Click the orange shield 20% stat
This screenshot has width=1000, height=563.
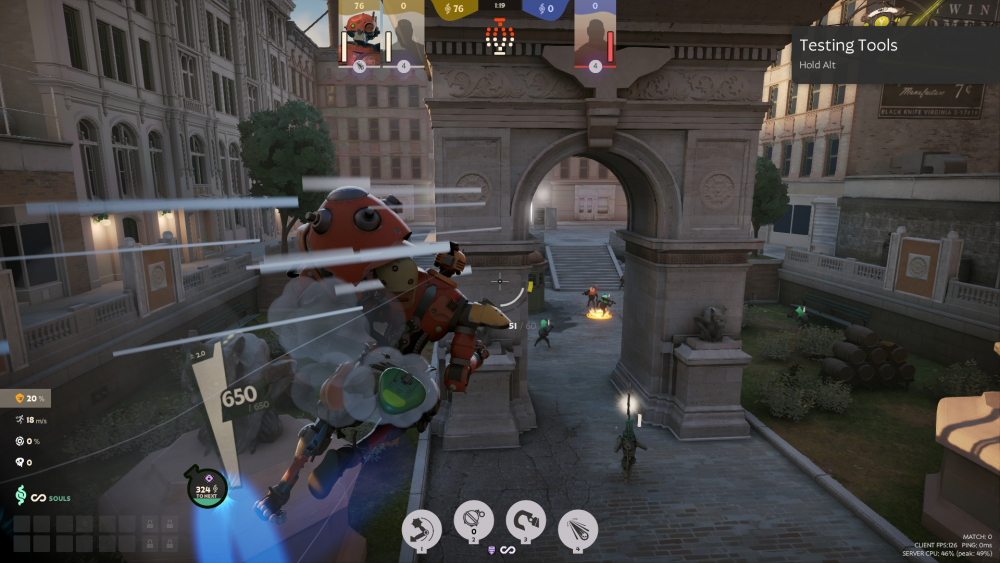pyautogui.click(x=30, y=399)
